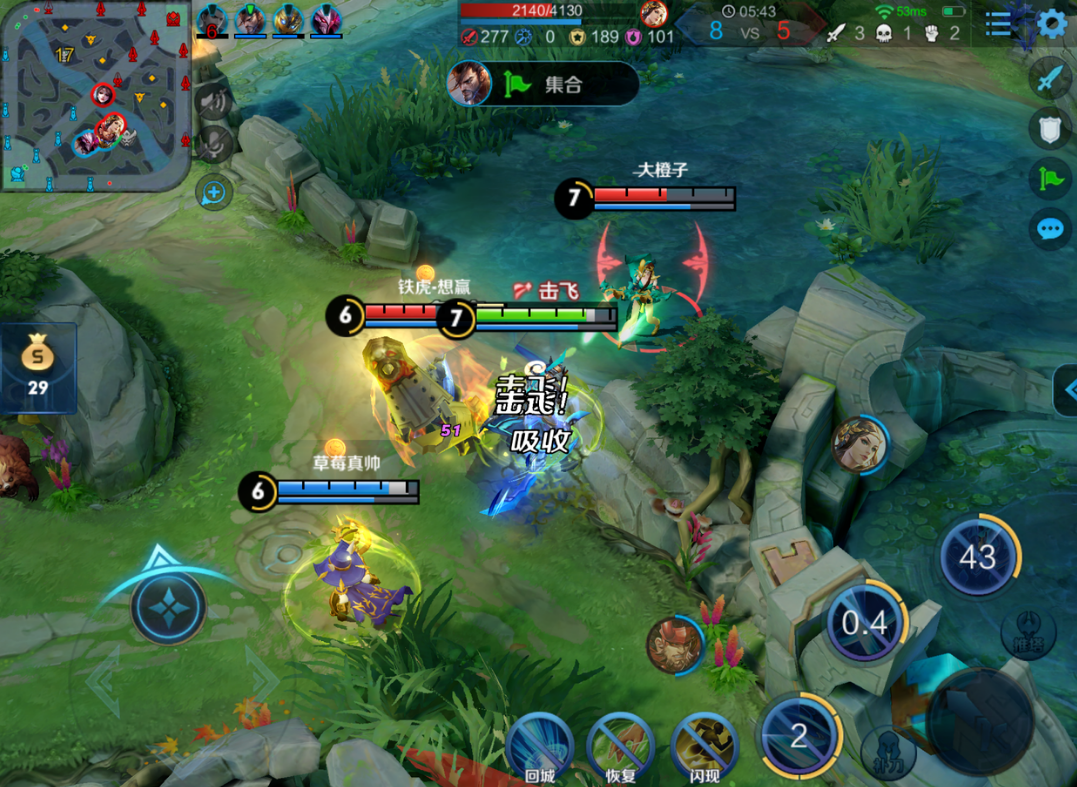This screenshot has width=1077, height=787.
Task: Open the gold shop showing 29
Action: (38, 367)
